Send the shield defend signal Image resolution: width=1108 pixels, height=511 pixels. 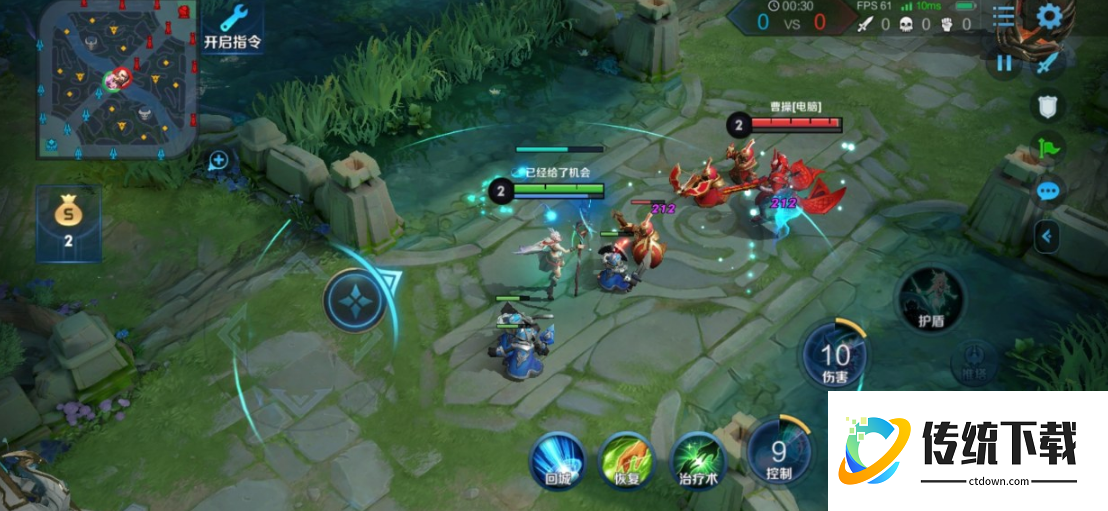pos(1047,107)
